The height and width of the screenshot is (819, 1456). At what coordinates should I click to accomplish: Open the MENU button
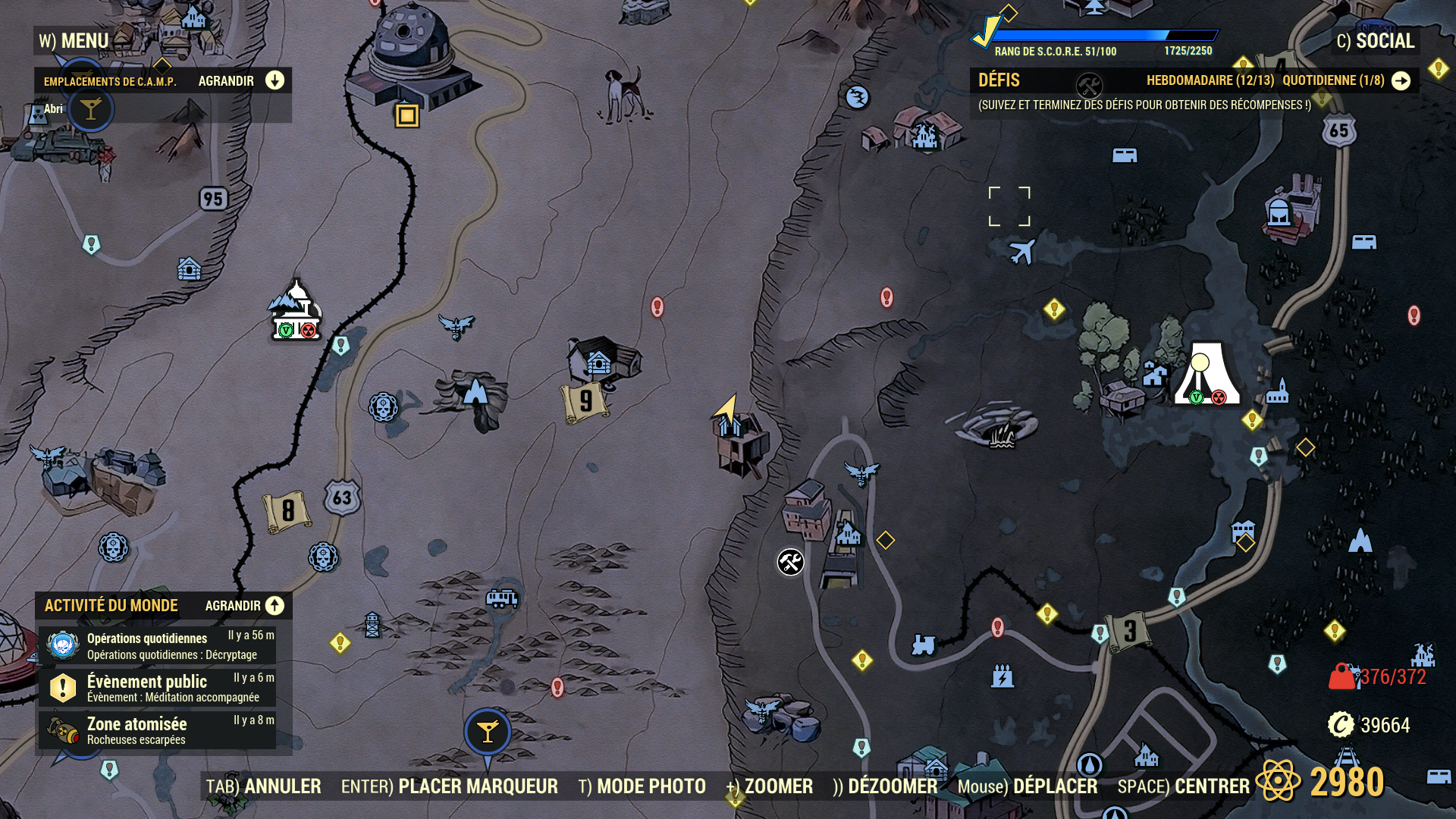pyautogui.click(x=74, y=41)
